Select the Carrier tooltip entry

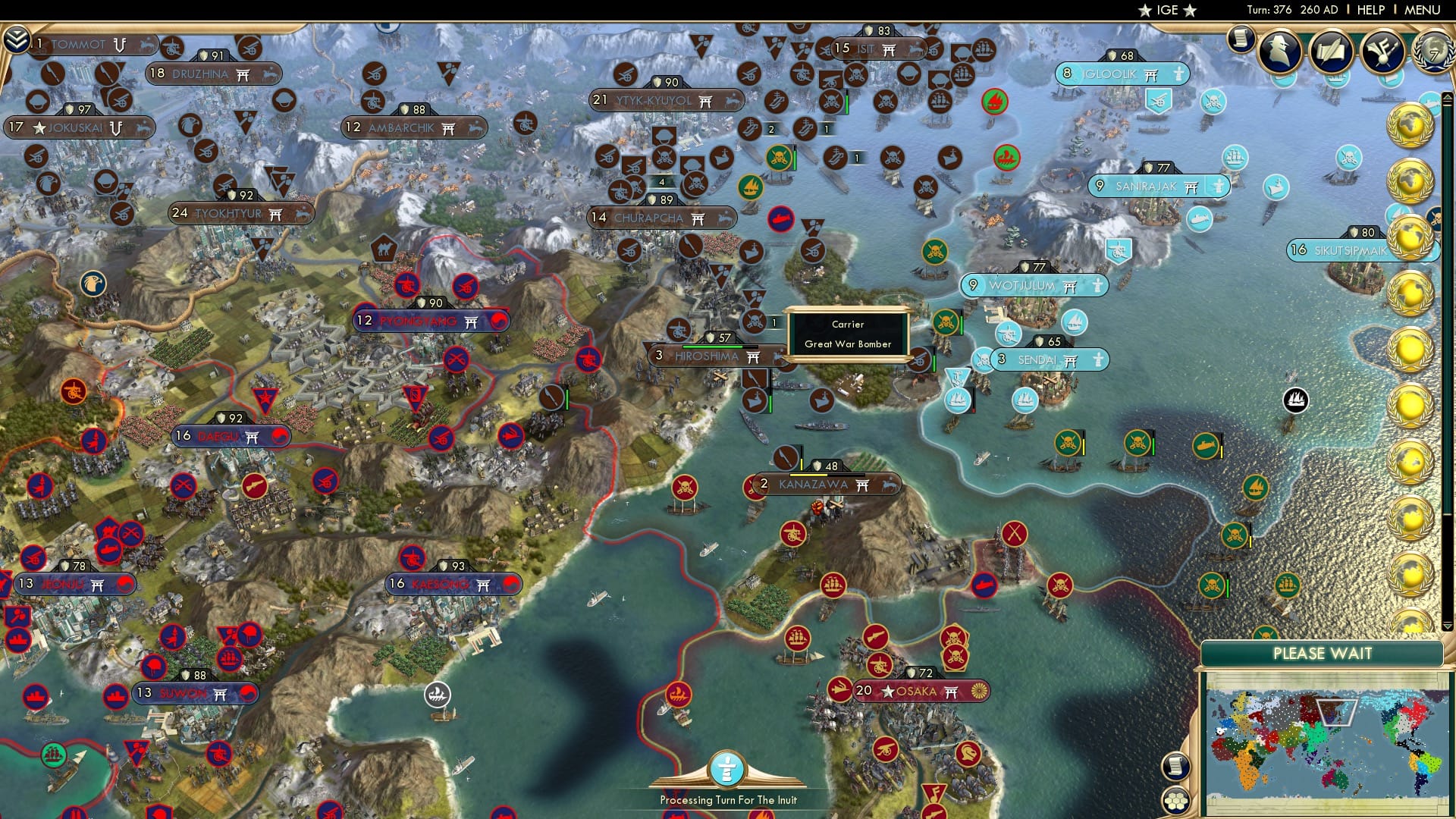click(x=847, y=325)
